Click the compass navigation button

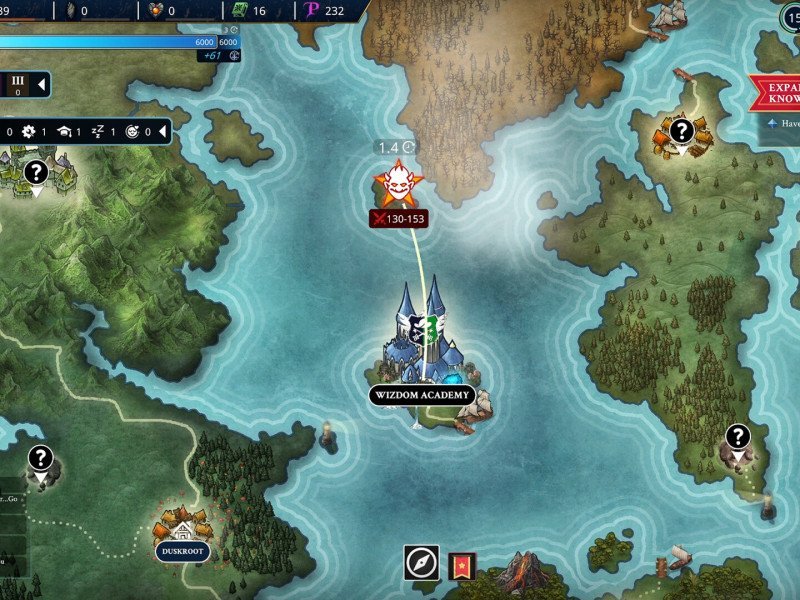(x=421, y=564)
